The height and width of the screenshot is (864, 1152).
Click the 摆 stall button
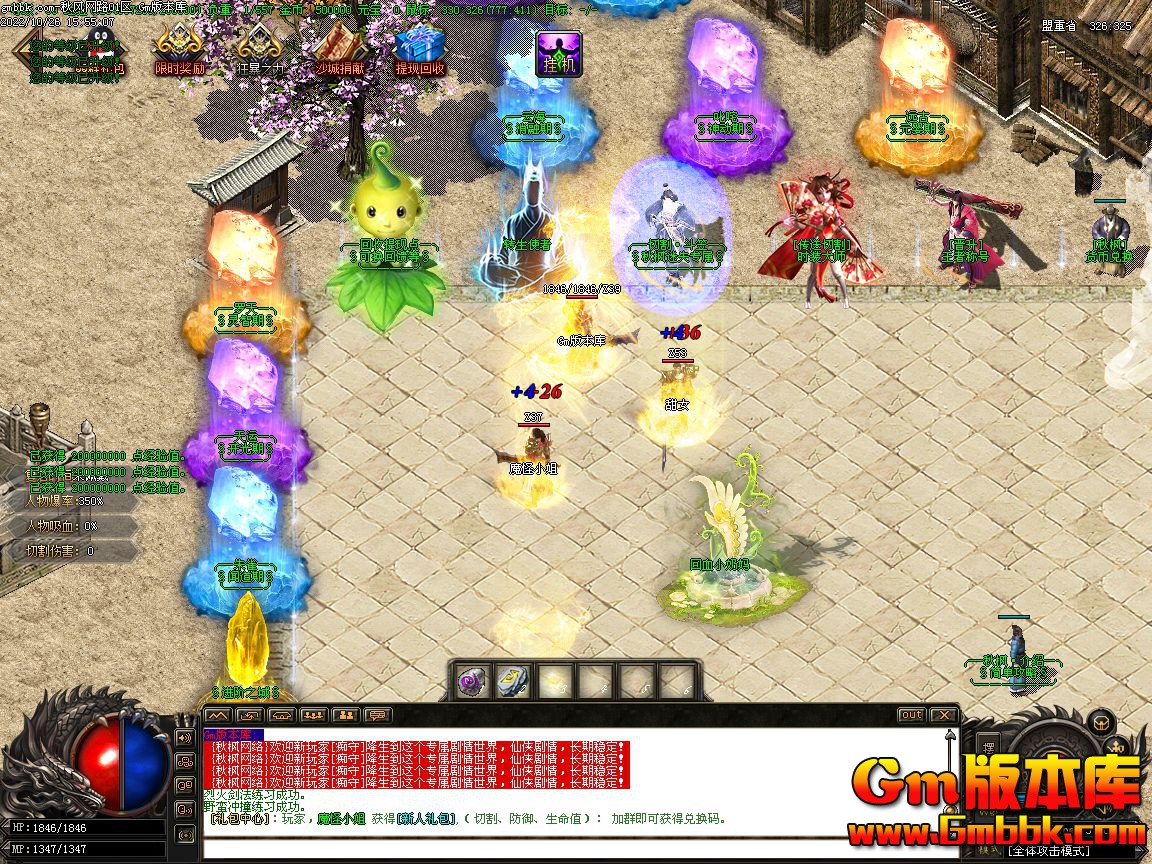988,747
